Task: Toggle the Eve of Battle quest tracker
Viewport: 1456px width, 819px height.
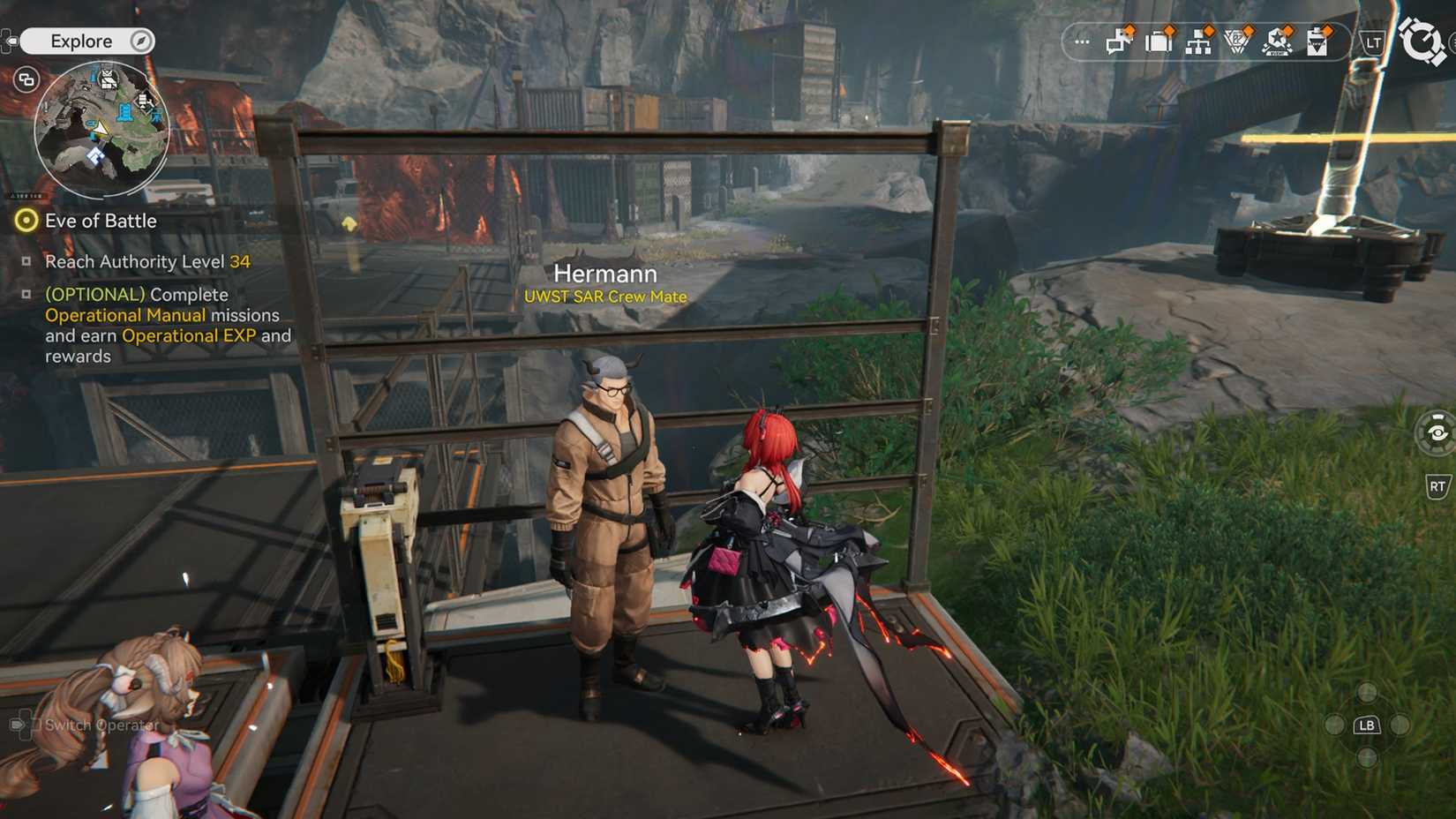Action: point(26,221)
